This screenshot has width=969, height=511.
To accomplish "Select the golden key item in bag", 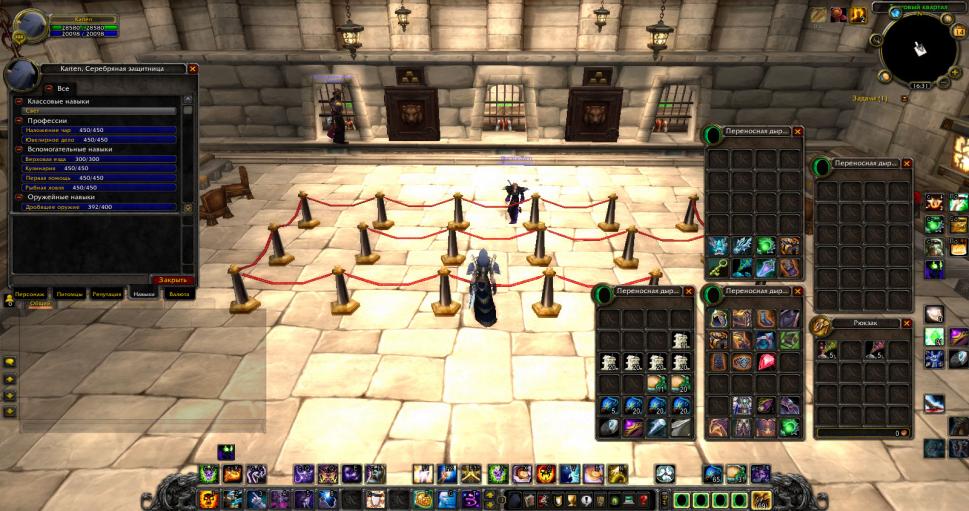I will (x=718, y=267).
